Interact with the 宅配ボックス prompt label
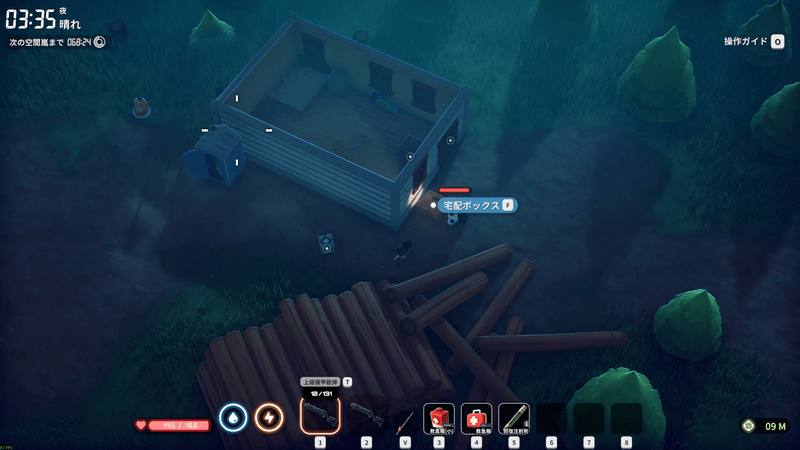Screen dimensions: 800x450 coord(476,205)
